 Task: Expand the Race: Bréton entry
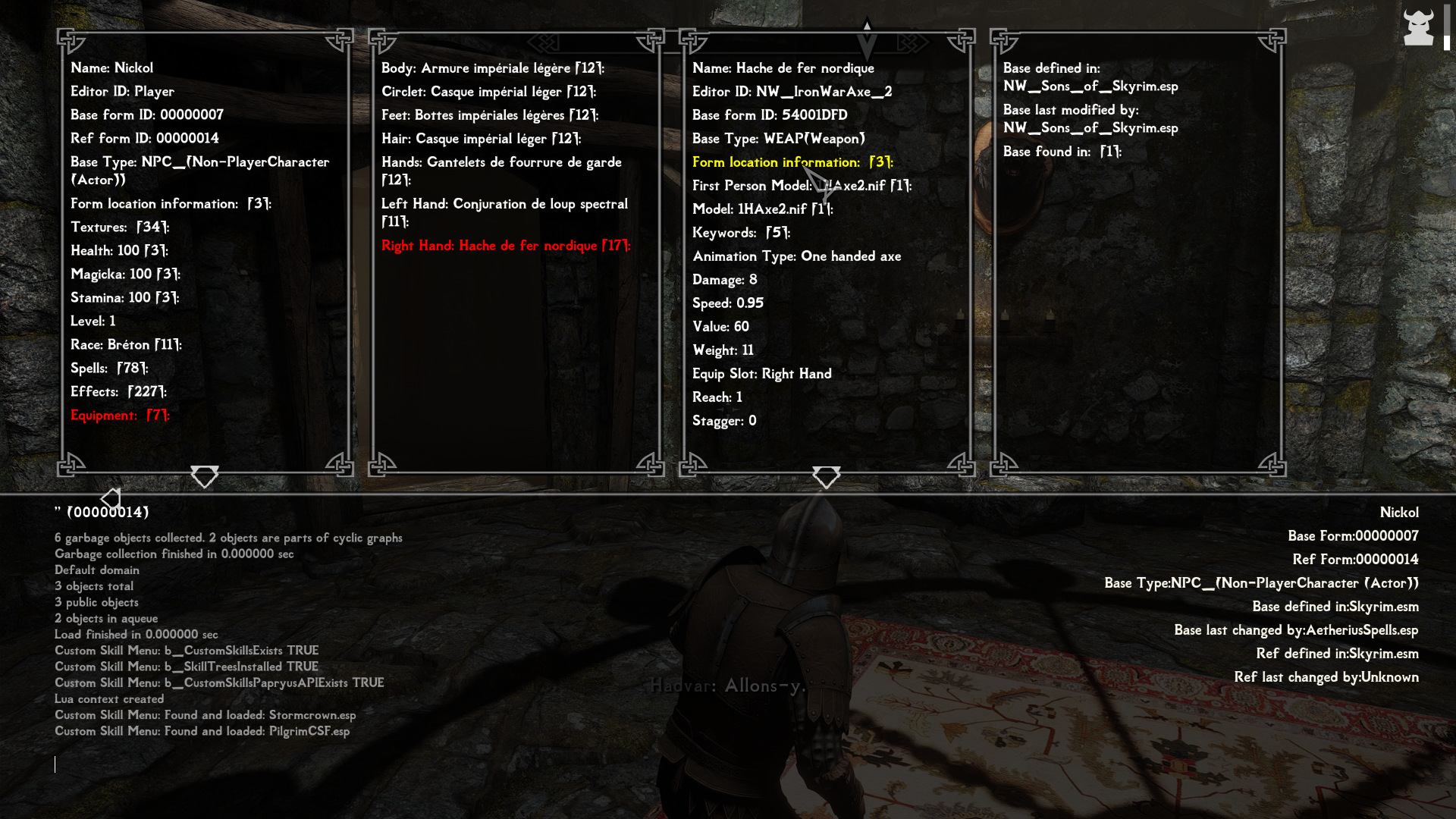126,345
